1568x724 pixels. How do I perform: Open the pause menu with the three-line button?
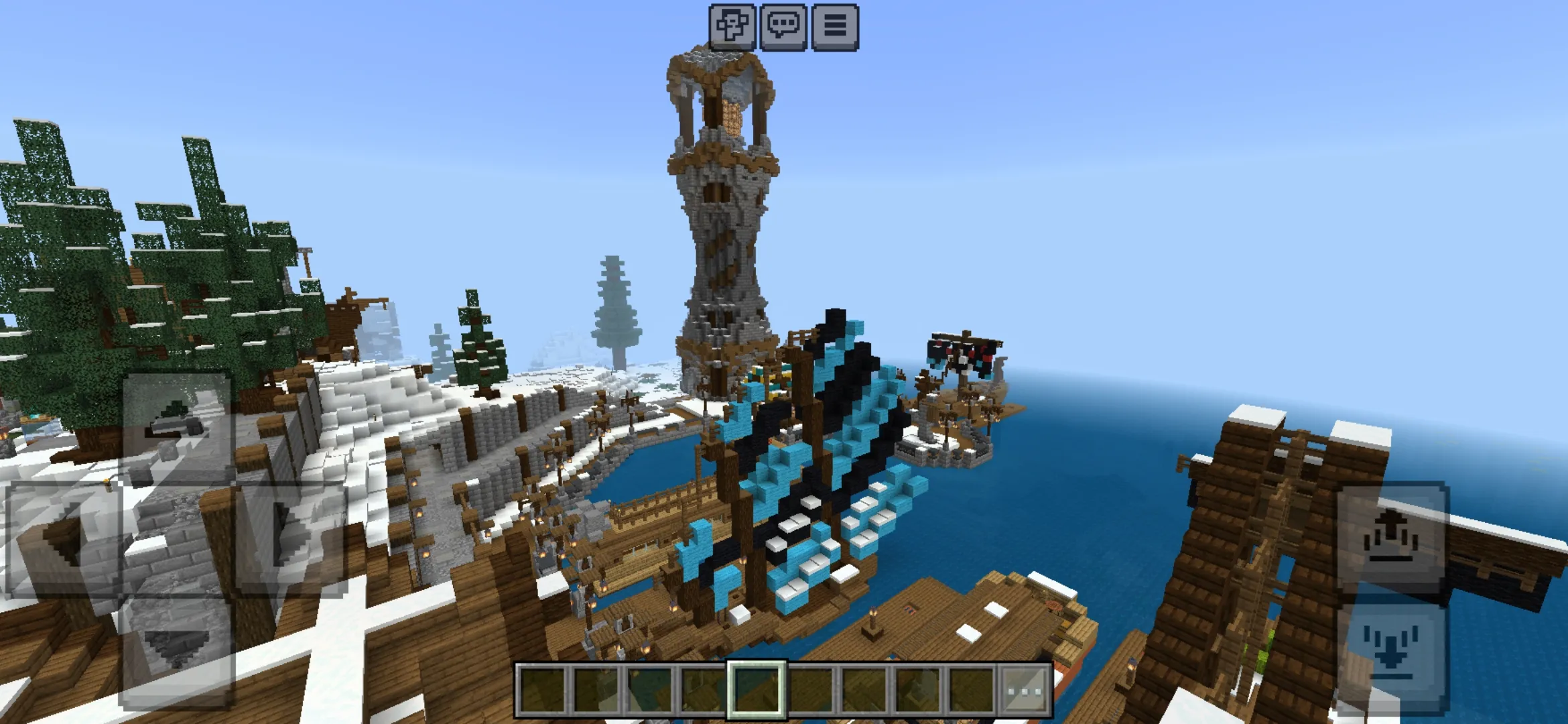point(834,26)
